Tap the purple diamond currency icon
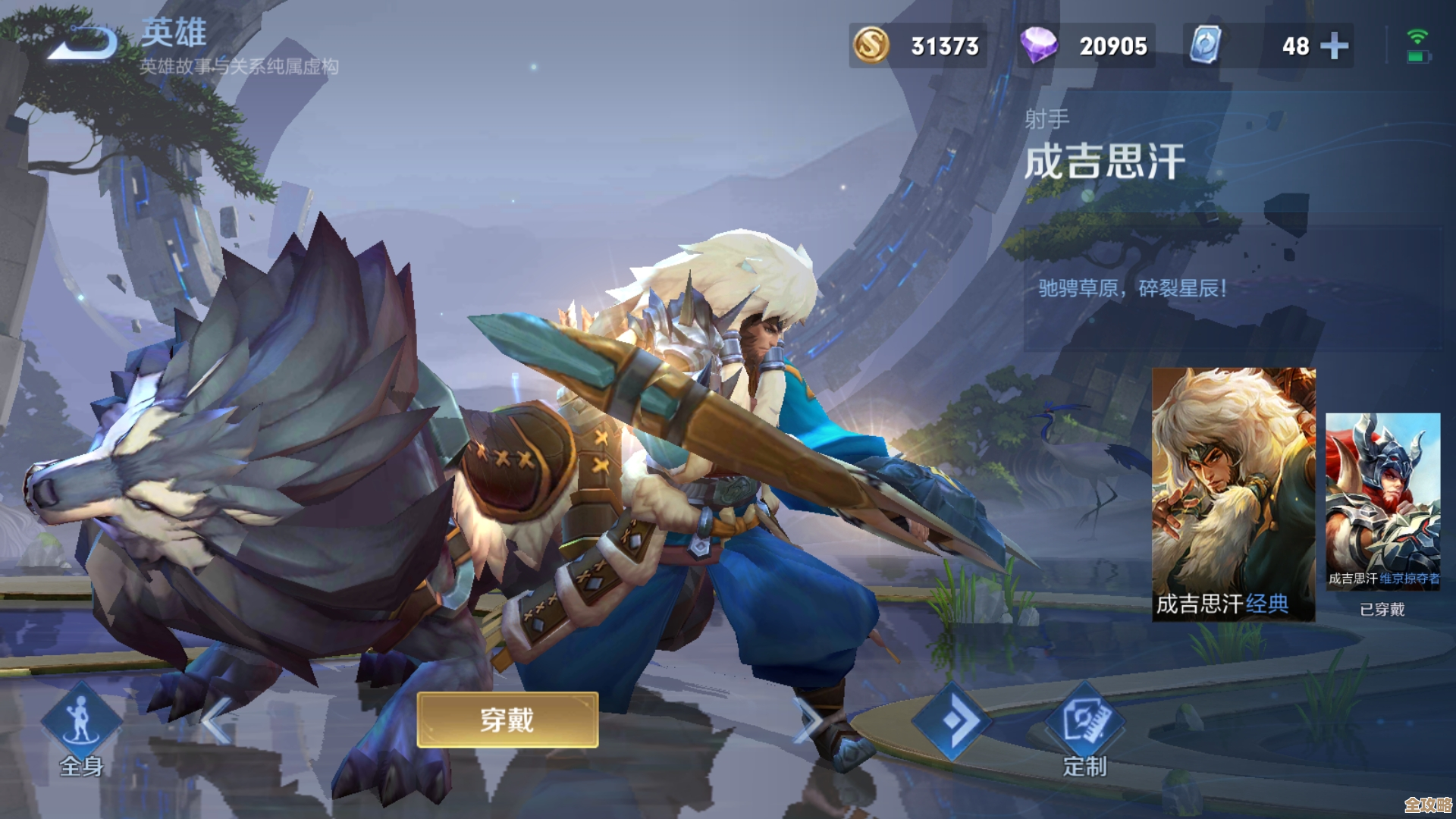 coord(1038,45)
